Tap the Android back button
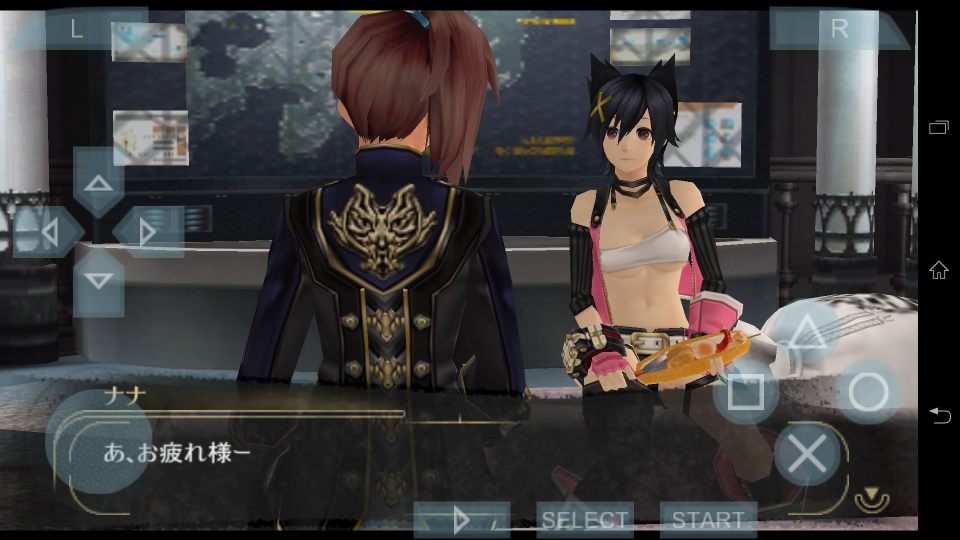 tap(939, 415)
